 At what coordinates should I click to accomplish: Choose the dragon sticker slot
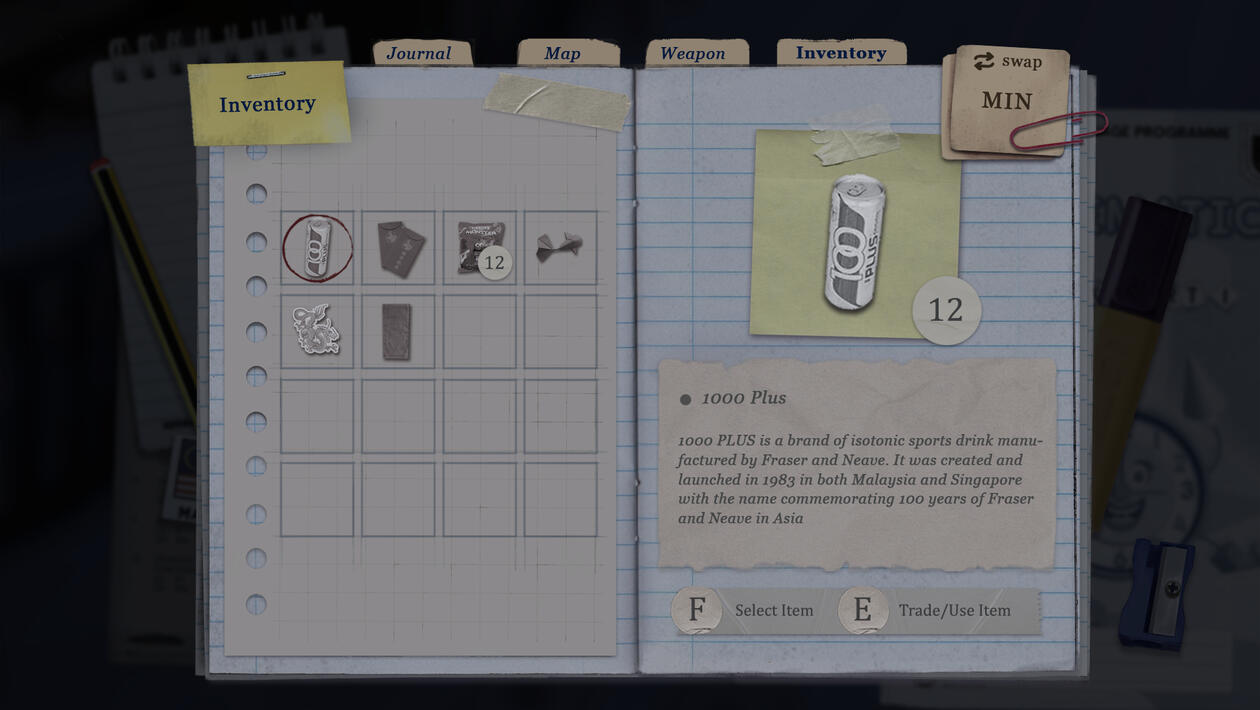[318, 331]
